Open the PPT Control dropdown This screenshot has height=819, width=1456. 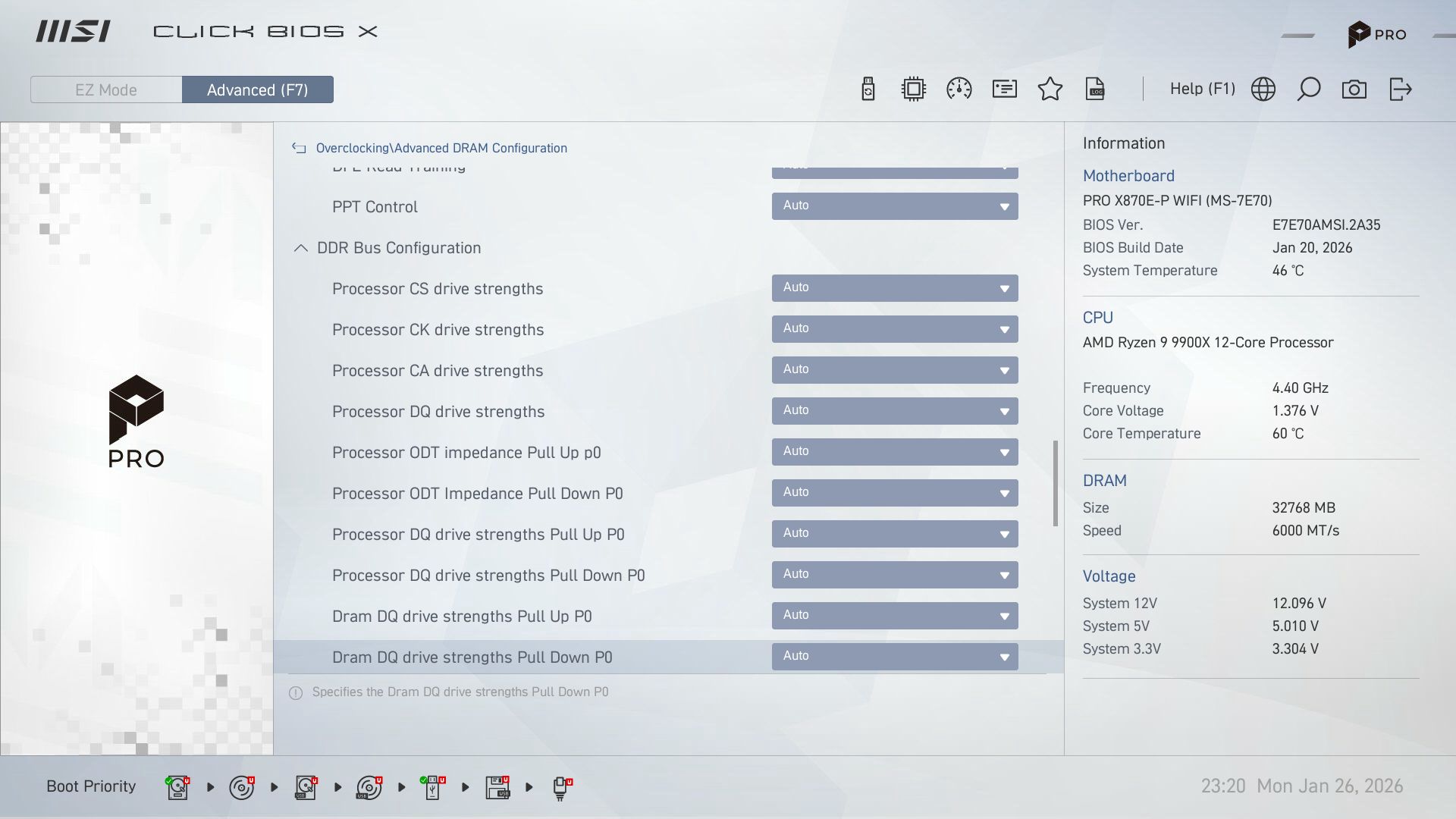click(x=895, y=206)
